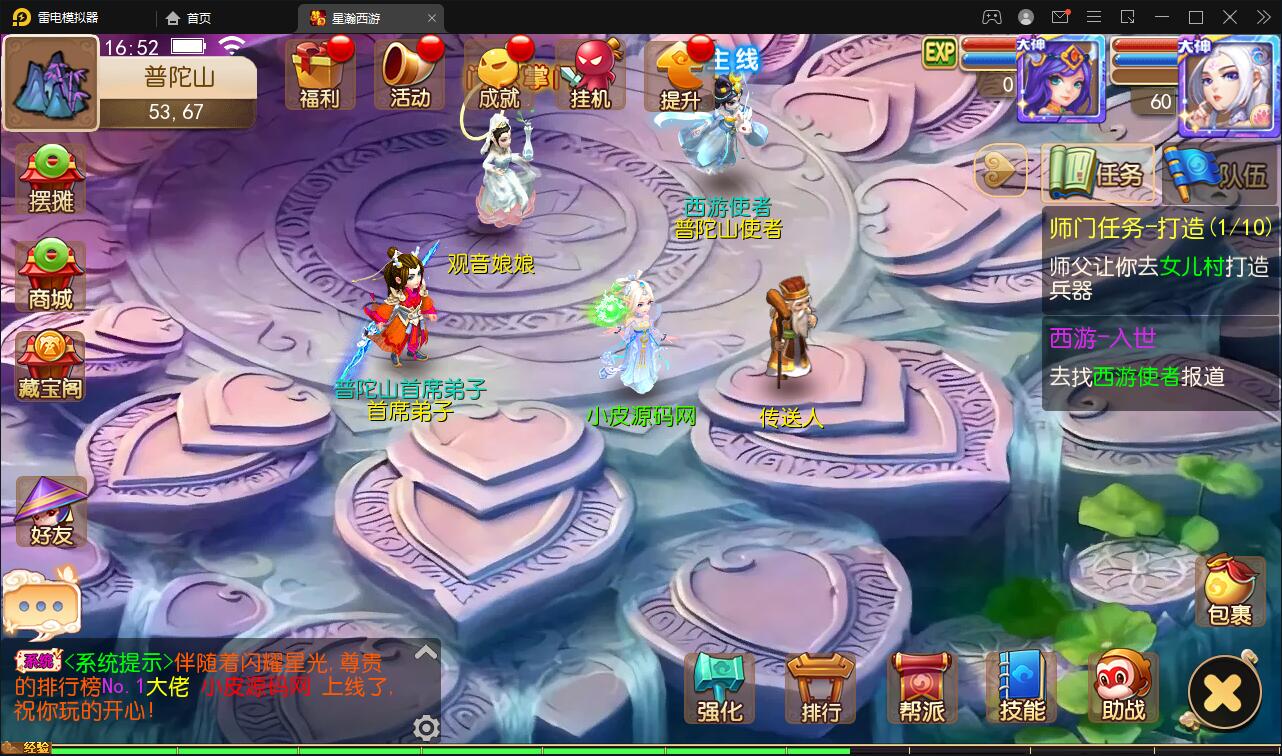Open the 包裹 backpack
The width and height of the screenshot is (1282, 756).
click(x=1227, y=592)
